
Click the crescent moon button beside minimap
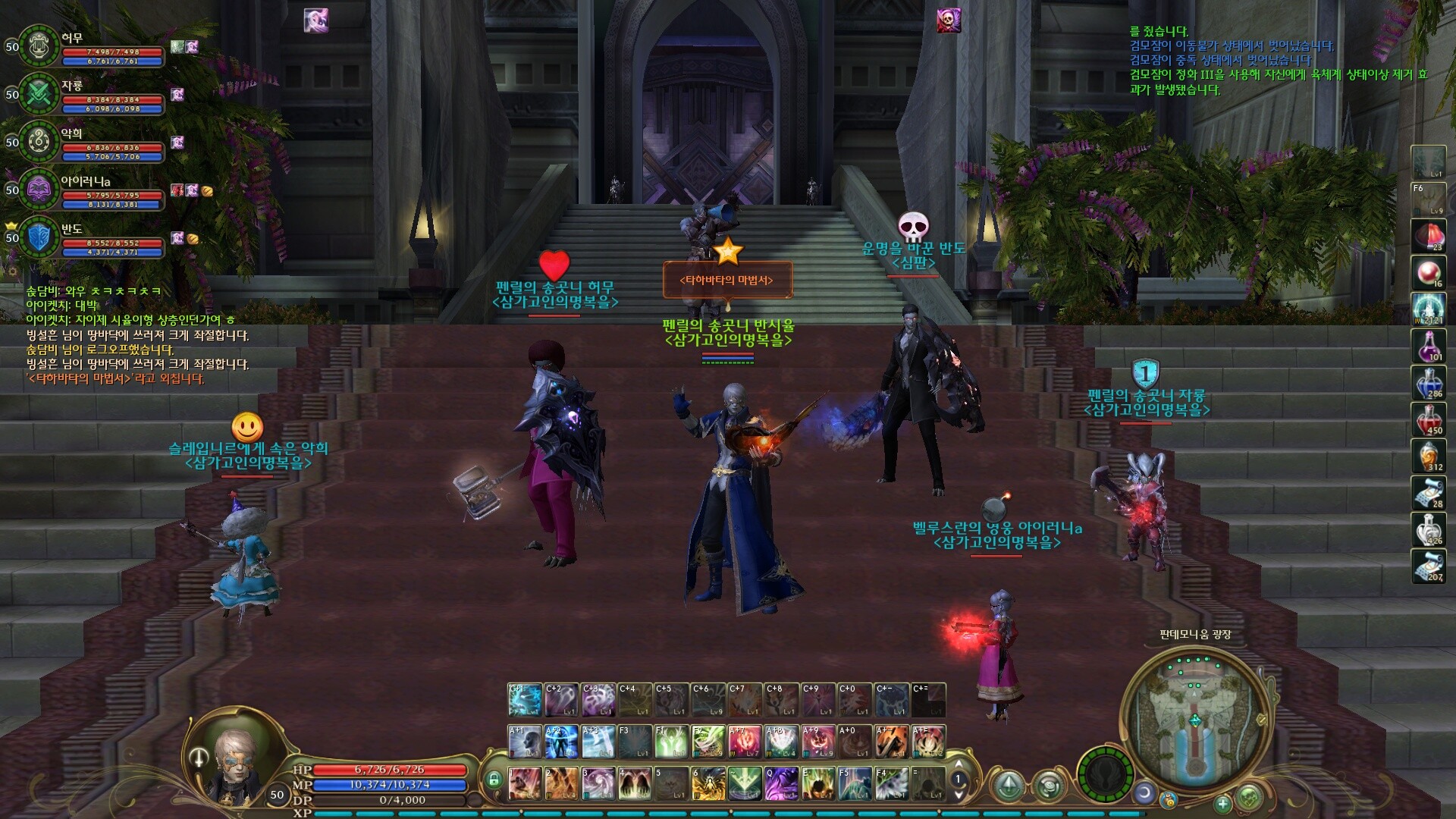click(x=1144, y=792)
